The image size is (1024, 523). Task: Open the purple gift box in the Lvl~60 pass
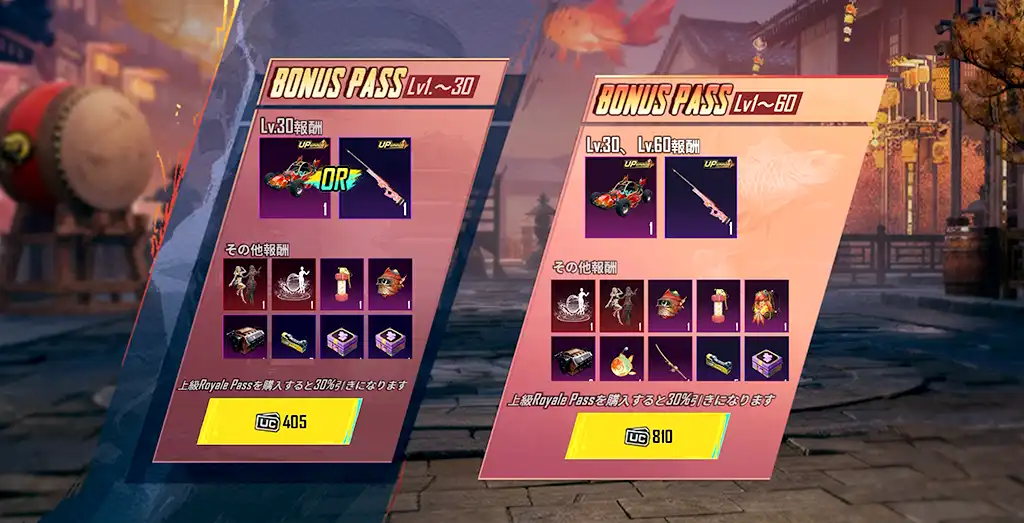(767, 358)
